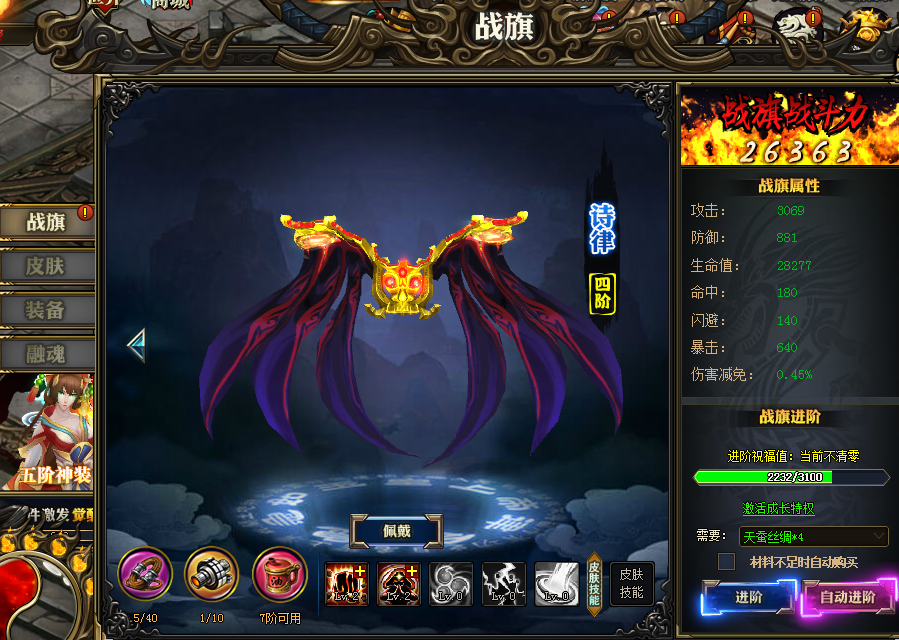Select the grey spiral skill icon
Screen dimensions: 899x640
point(451,583)
